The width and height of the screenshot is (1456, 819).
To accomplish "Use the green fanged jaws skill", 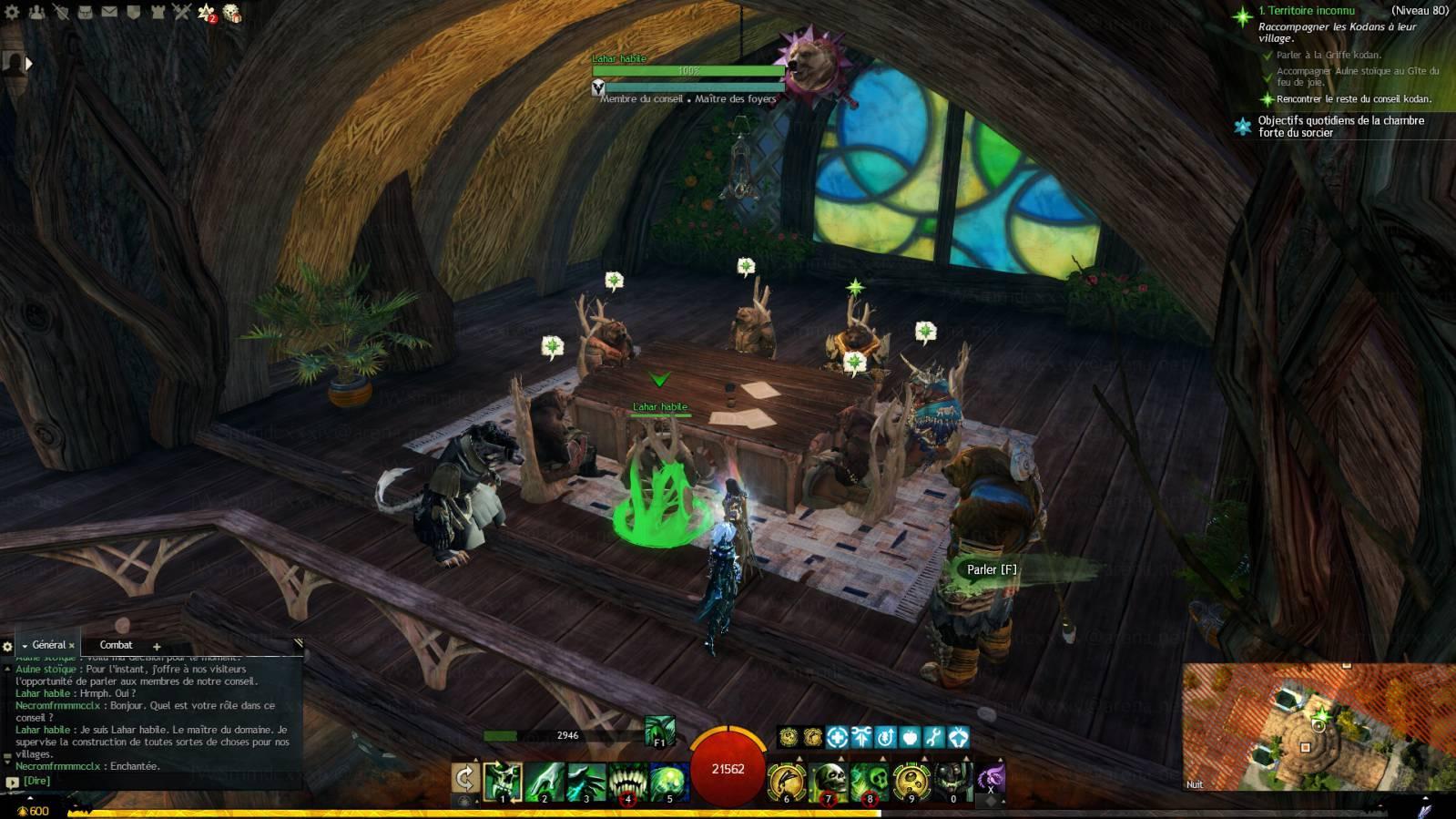I will (x=627, y=782).
